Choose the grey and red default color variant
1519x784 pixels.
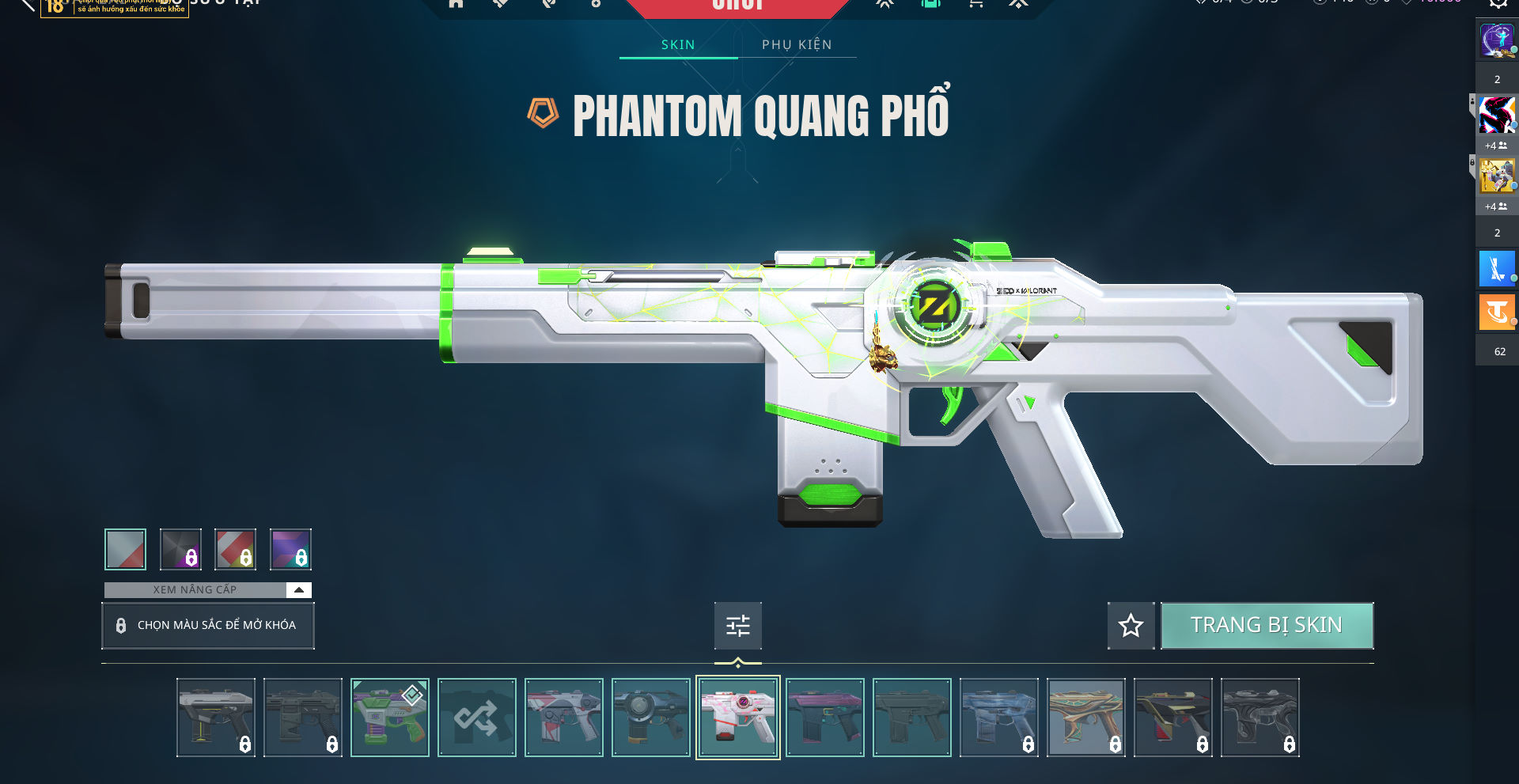(x=125, y=549)
